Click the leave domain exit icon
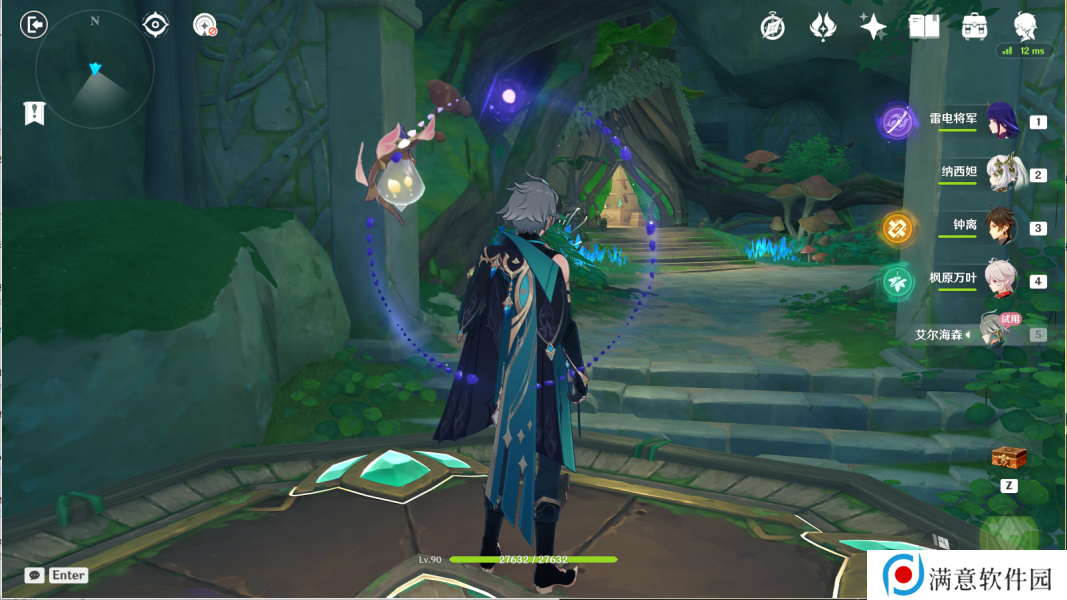1067x600 pixels. (x=34, y=25)
